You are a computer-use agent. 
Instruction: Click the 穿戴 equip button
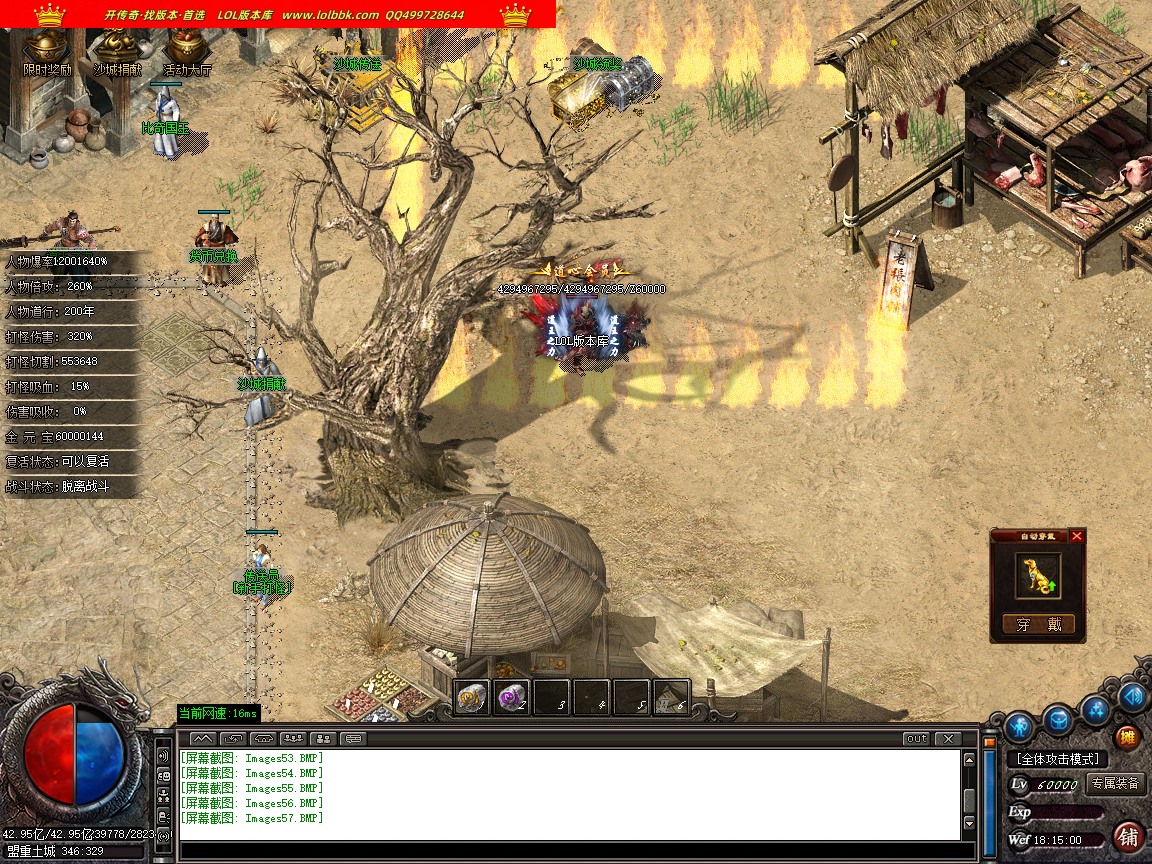1038,625
